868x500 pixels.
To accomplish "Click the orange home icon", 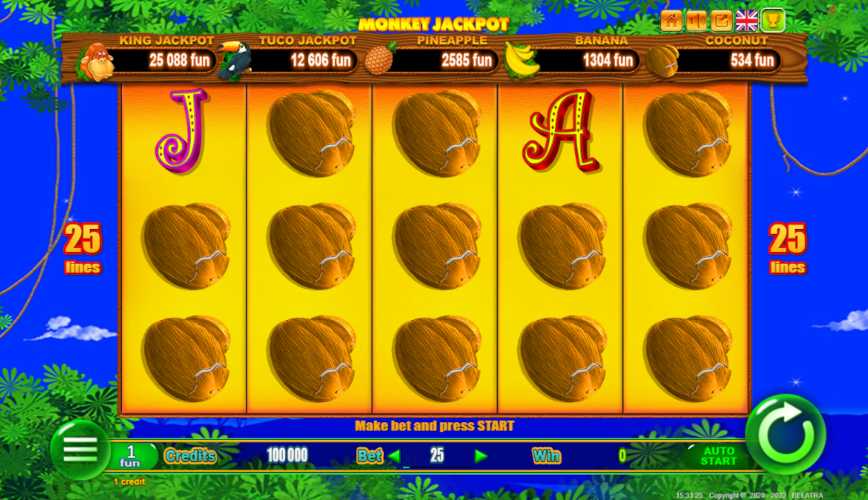I will pos(671,20).
